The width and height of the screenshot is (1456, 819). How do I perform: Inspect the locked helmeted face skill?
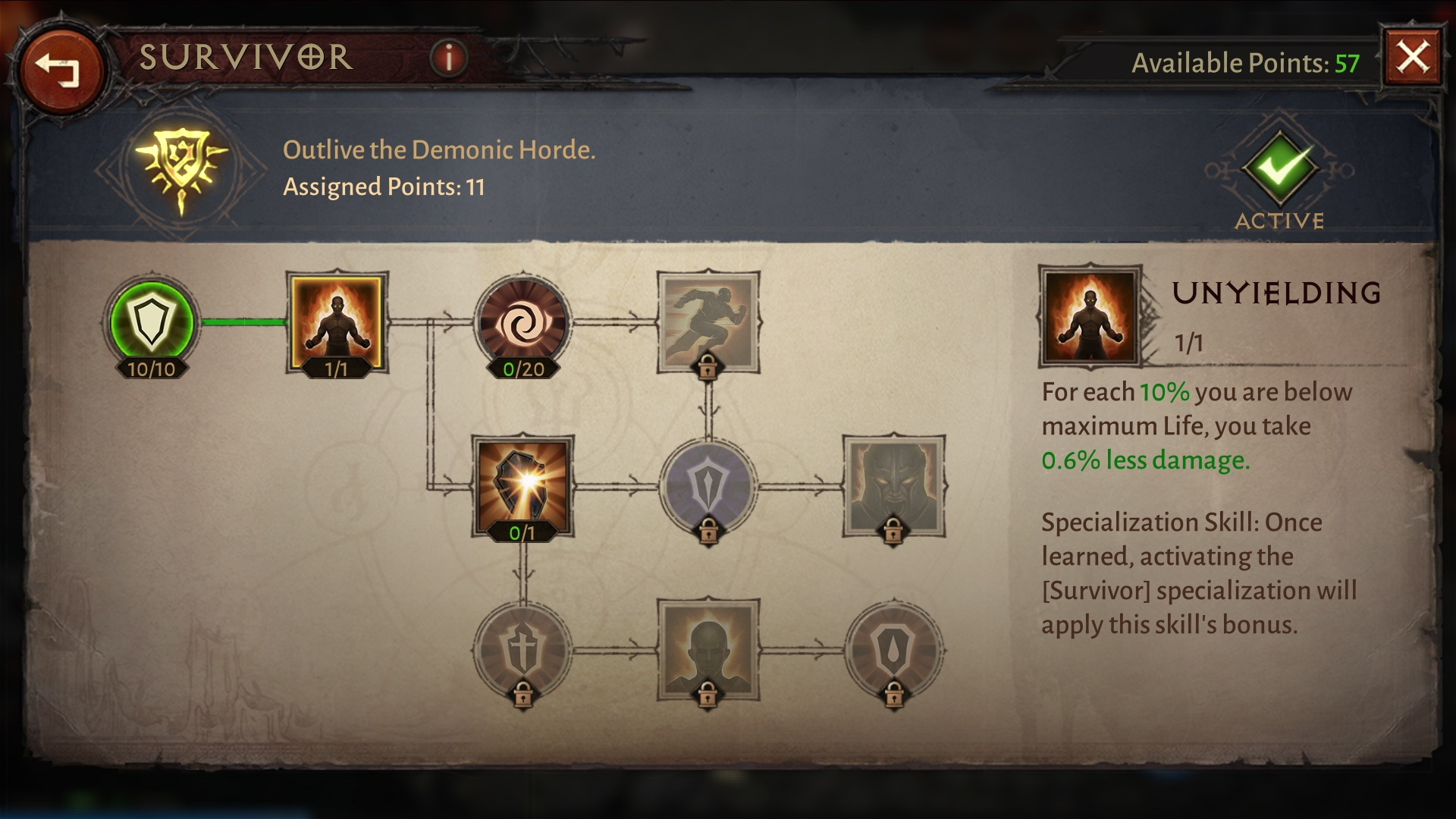click(x=893, y=485)
